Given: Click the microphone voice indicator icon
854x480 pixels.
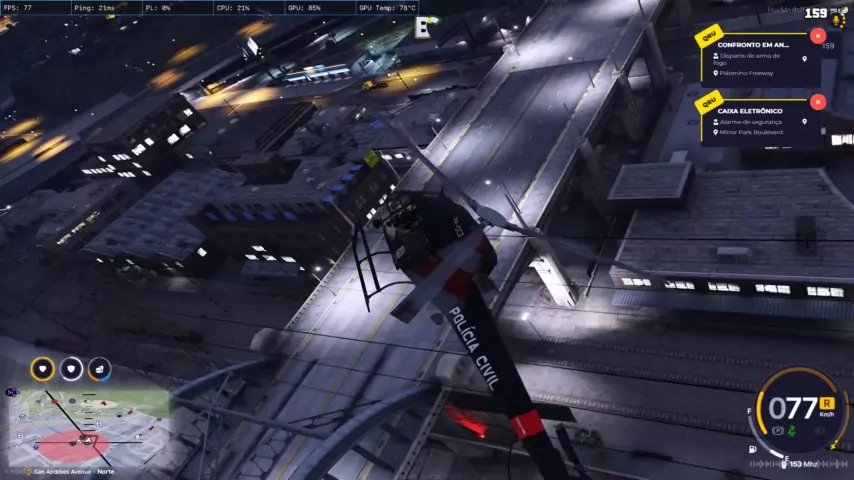Looking at the screenshot, I should coord(836,20).
